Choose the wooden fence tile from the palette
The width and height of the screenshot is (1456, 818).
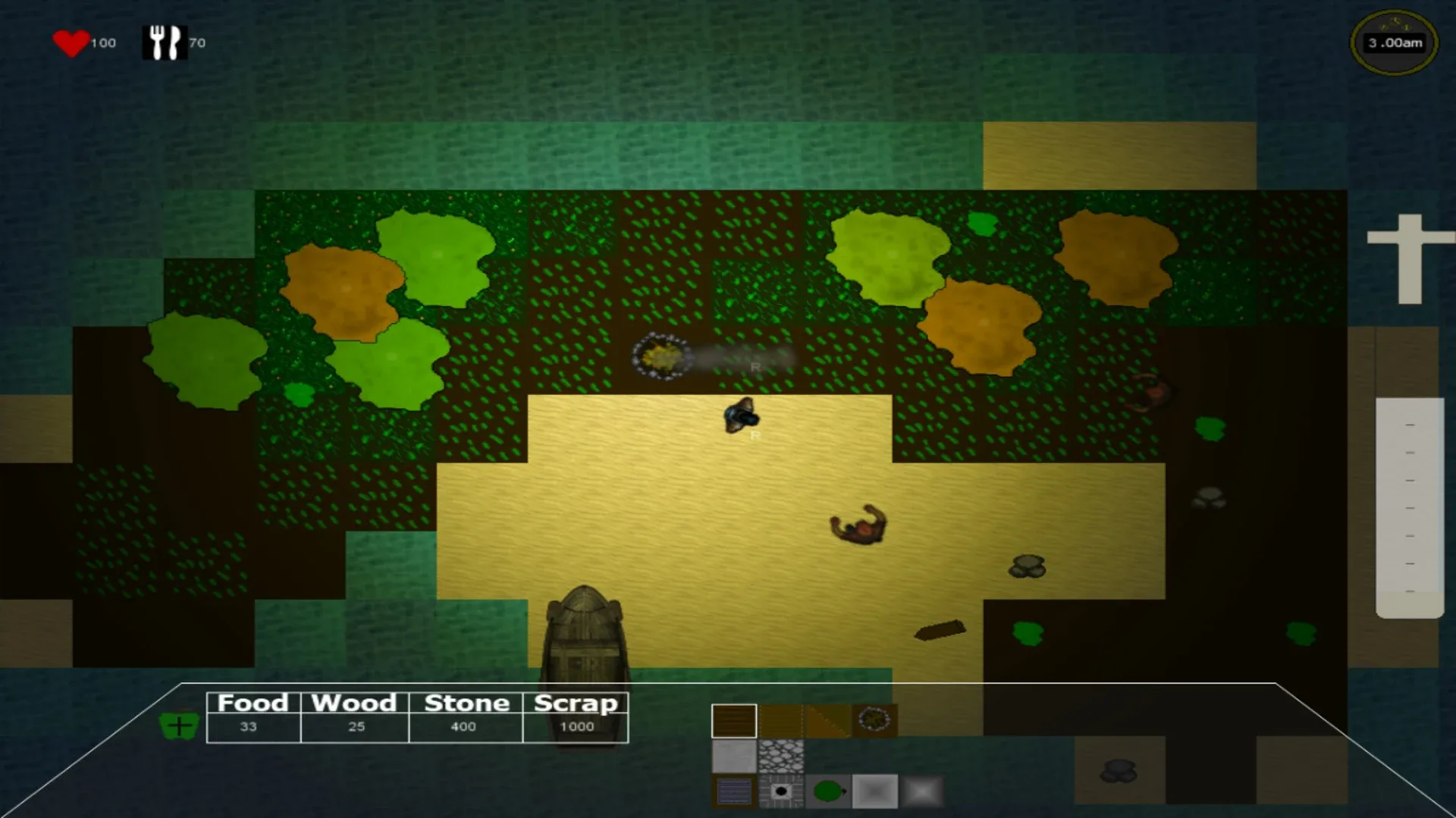781,720
